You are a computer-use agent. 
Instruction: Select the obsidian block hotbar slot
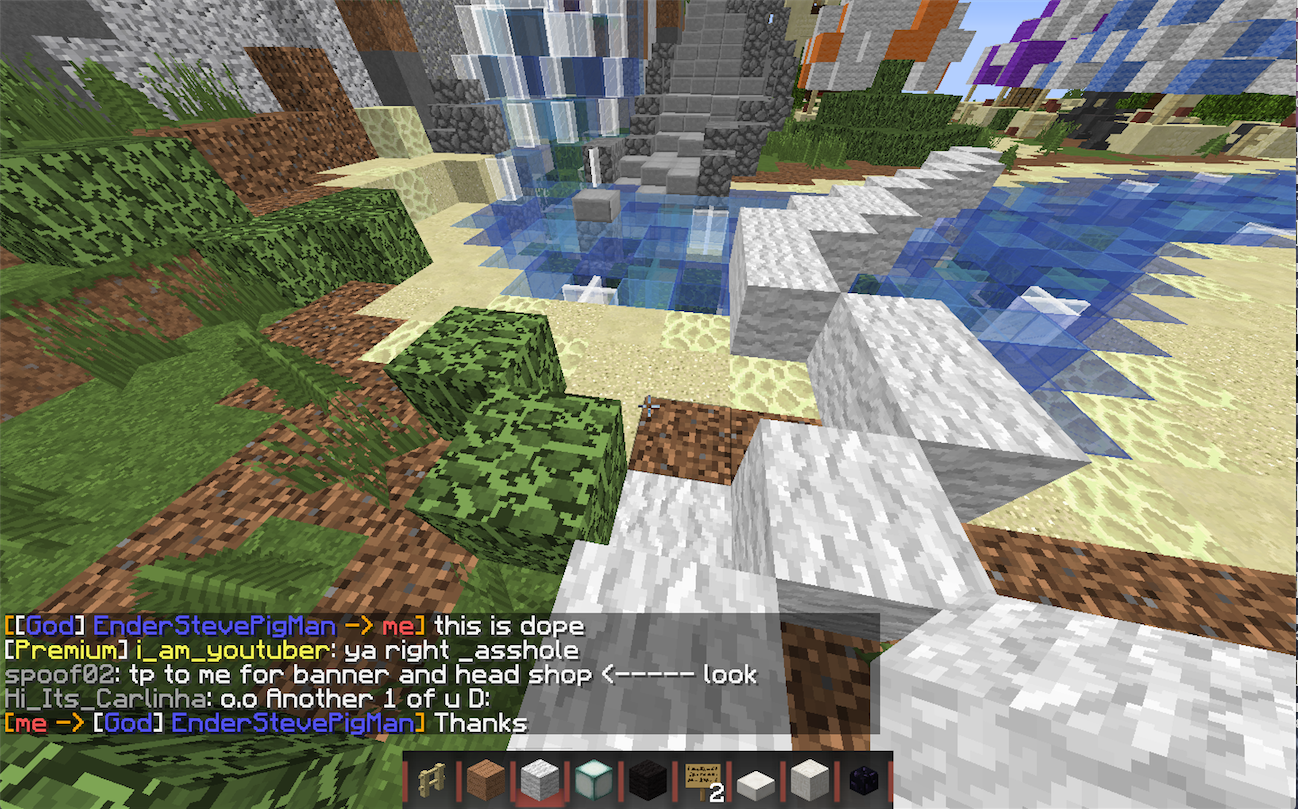point(862,779)
